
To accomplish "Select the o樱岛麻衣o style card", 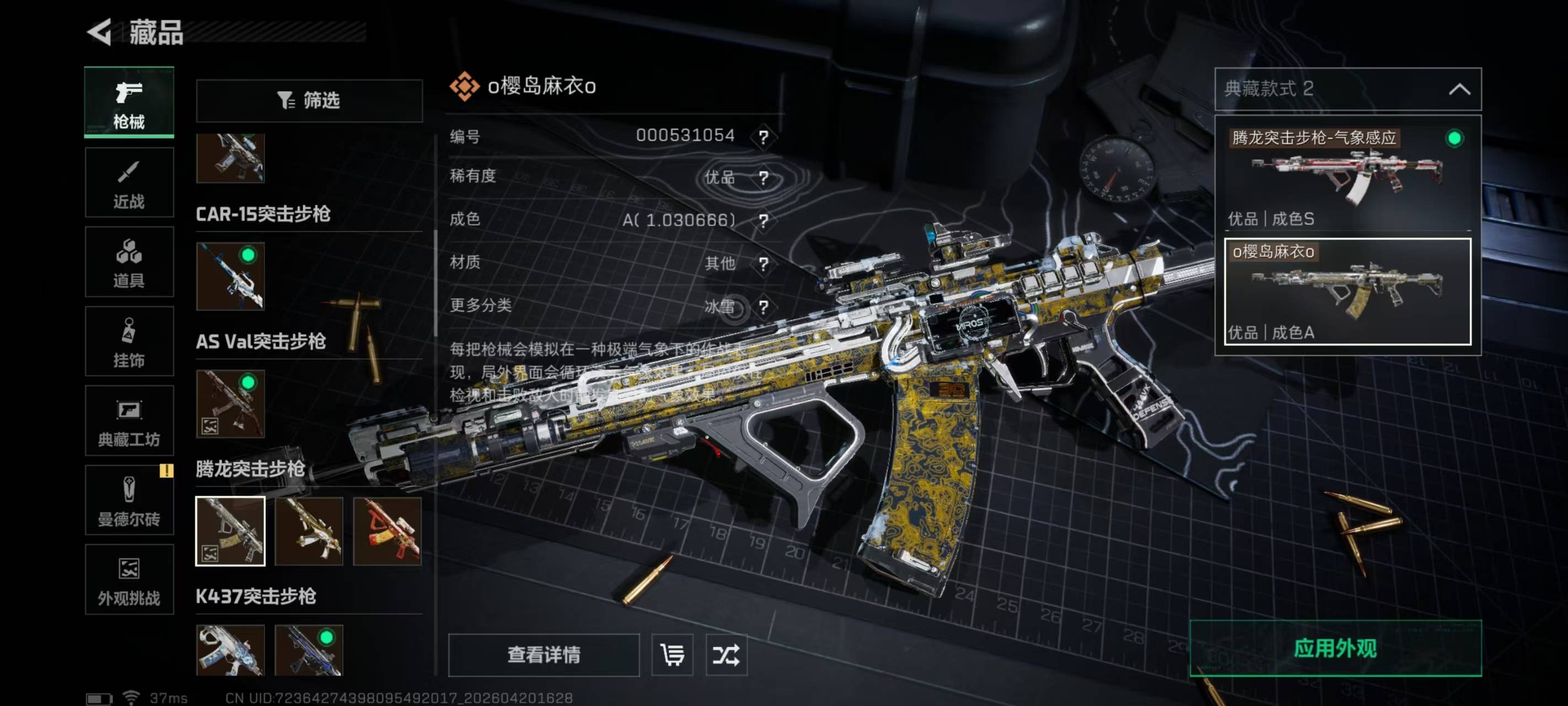I will (x=1347, y=291).
